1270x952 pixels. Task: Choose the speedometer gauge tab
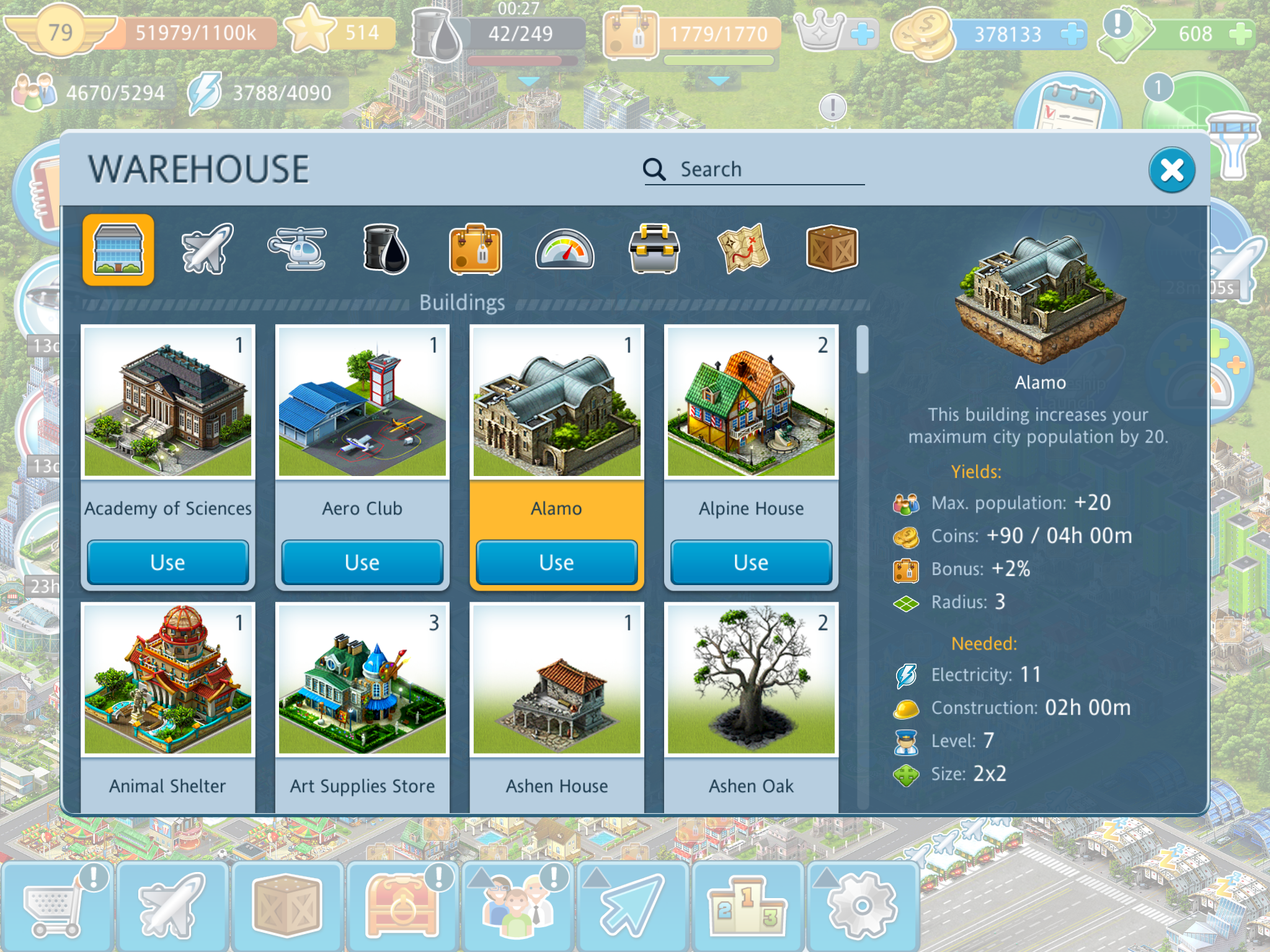pos(564,249)
